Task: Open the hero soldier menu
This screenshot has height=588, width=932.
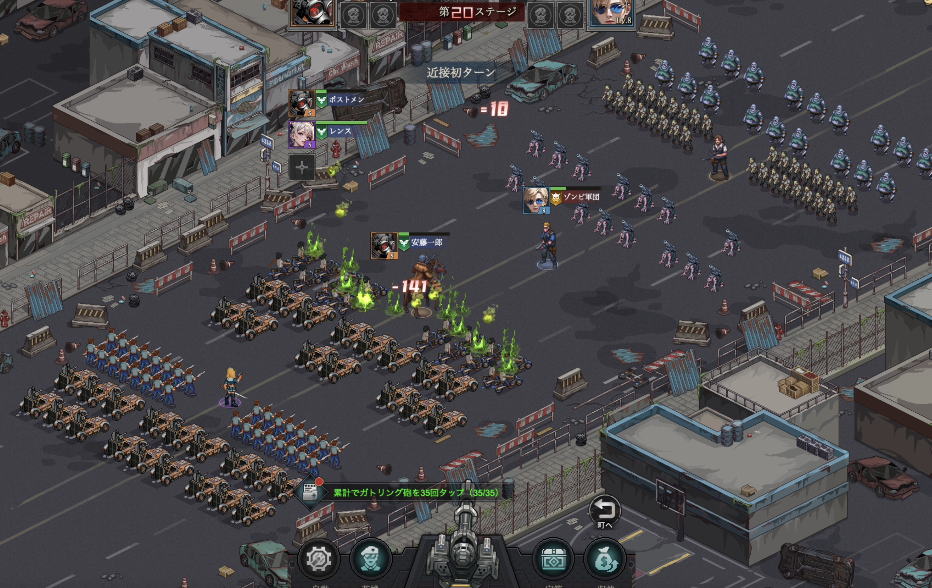Action: [x=372, y=560]
